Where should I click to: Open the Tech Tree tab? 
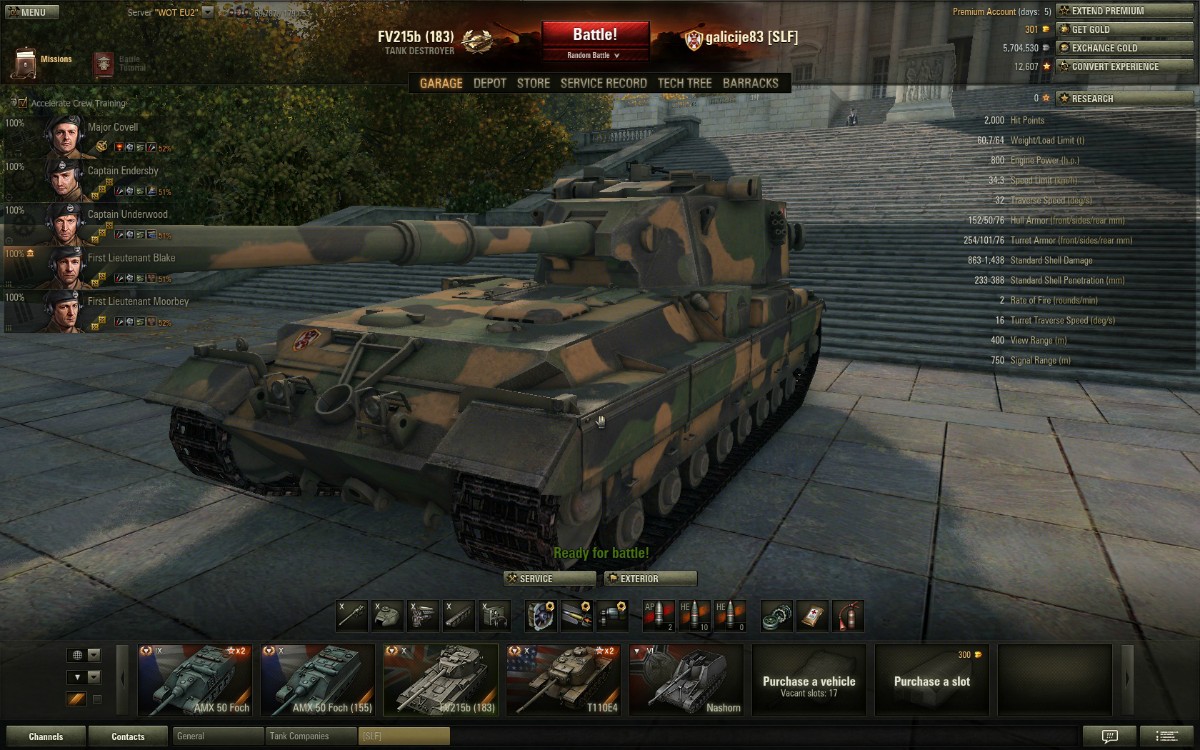coord(685,83)
